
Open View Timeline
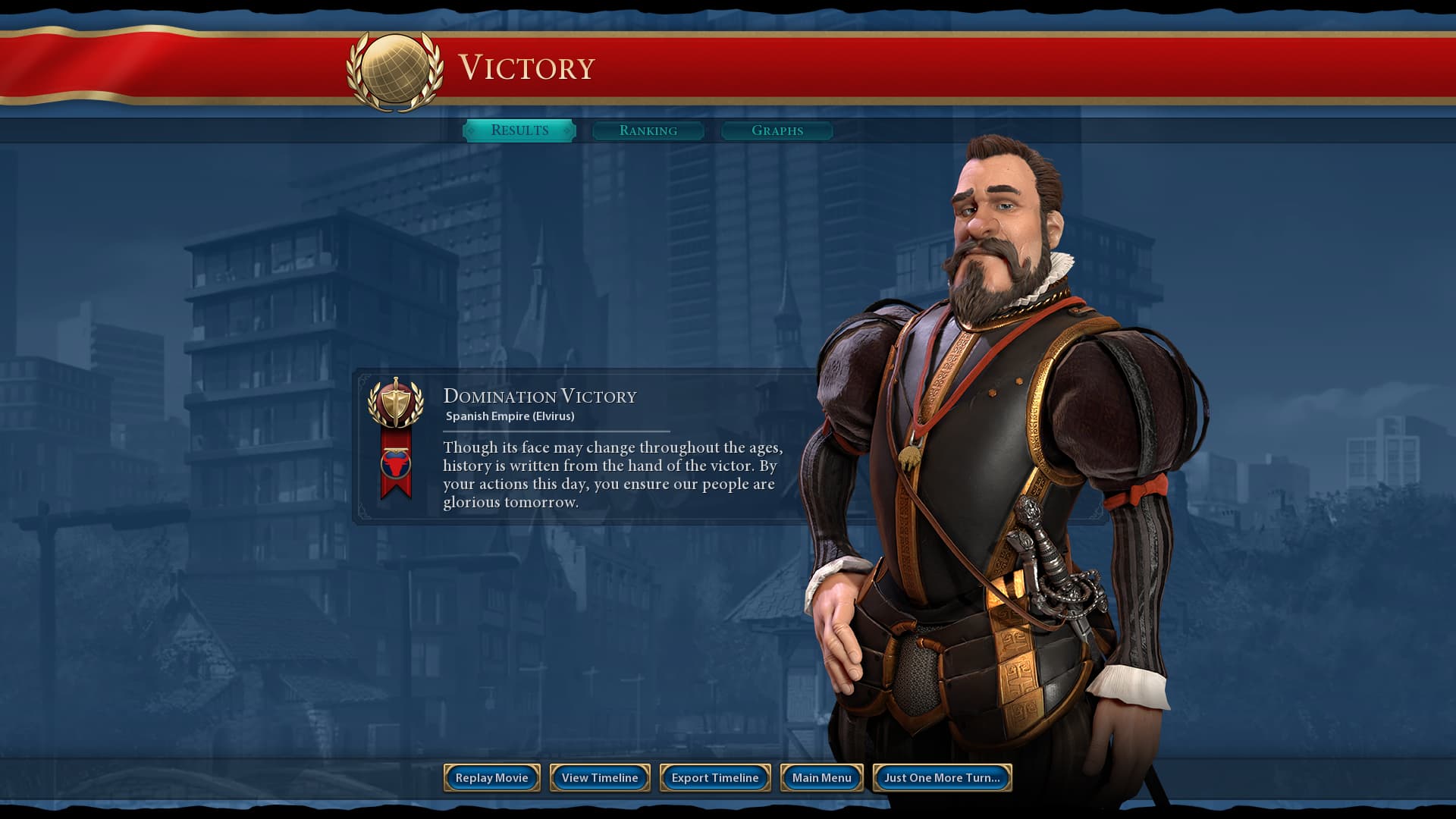pyautogui.click(x=600, y=777)
